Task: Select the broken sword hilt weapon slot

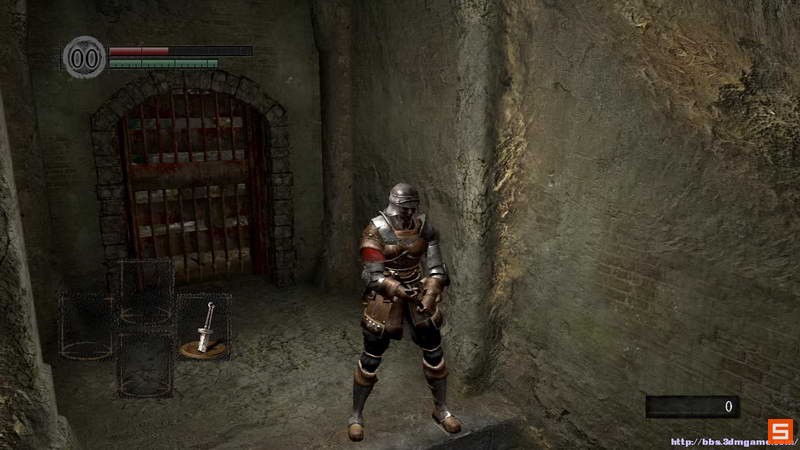Action: 204,327
